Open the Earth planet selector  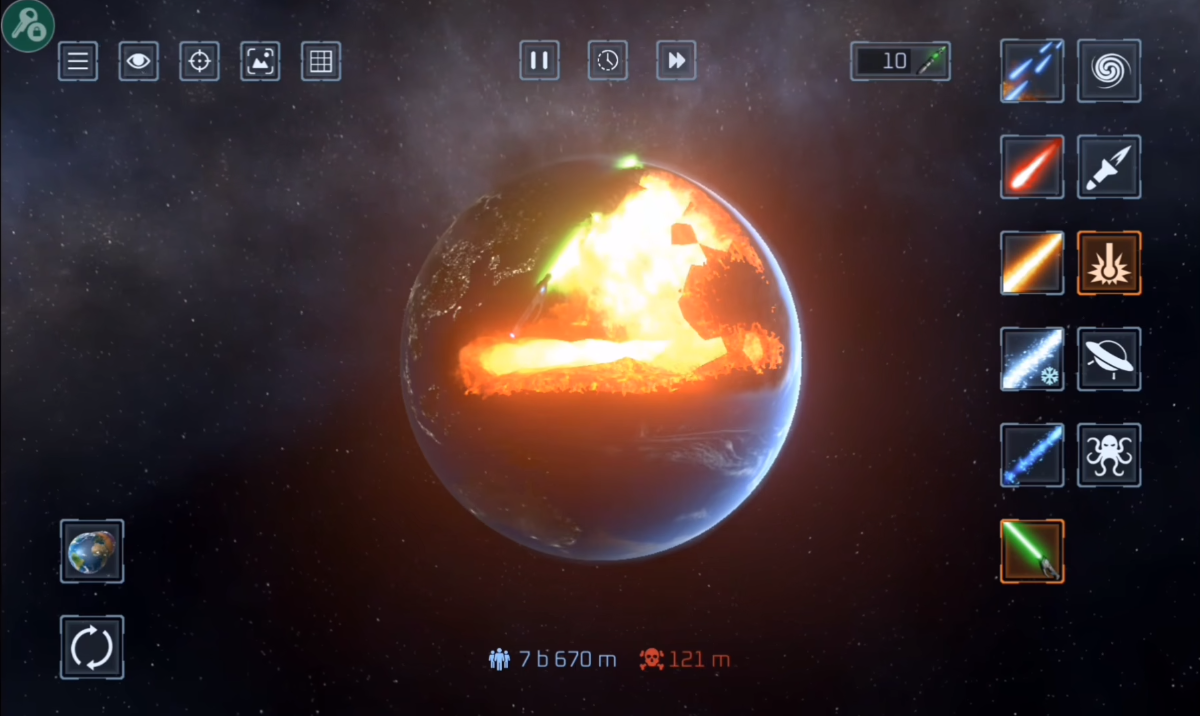(92, 551)
